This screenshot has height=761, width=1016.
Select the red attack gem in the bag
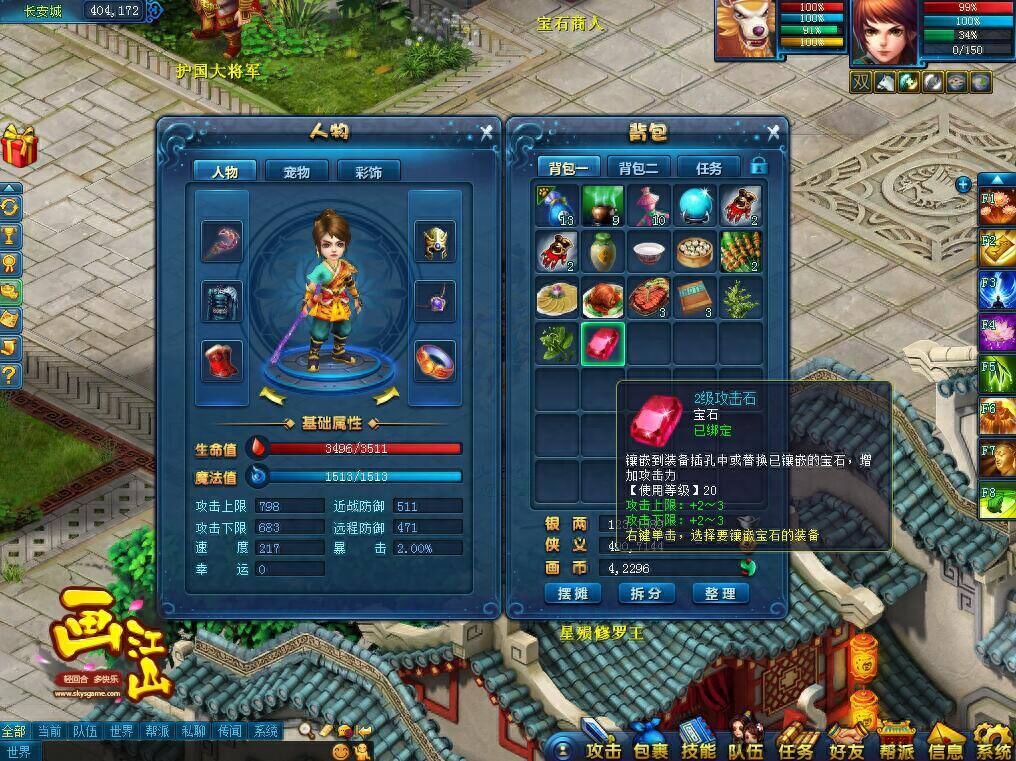(603, 343)
